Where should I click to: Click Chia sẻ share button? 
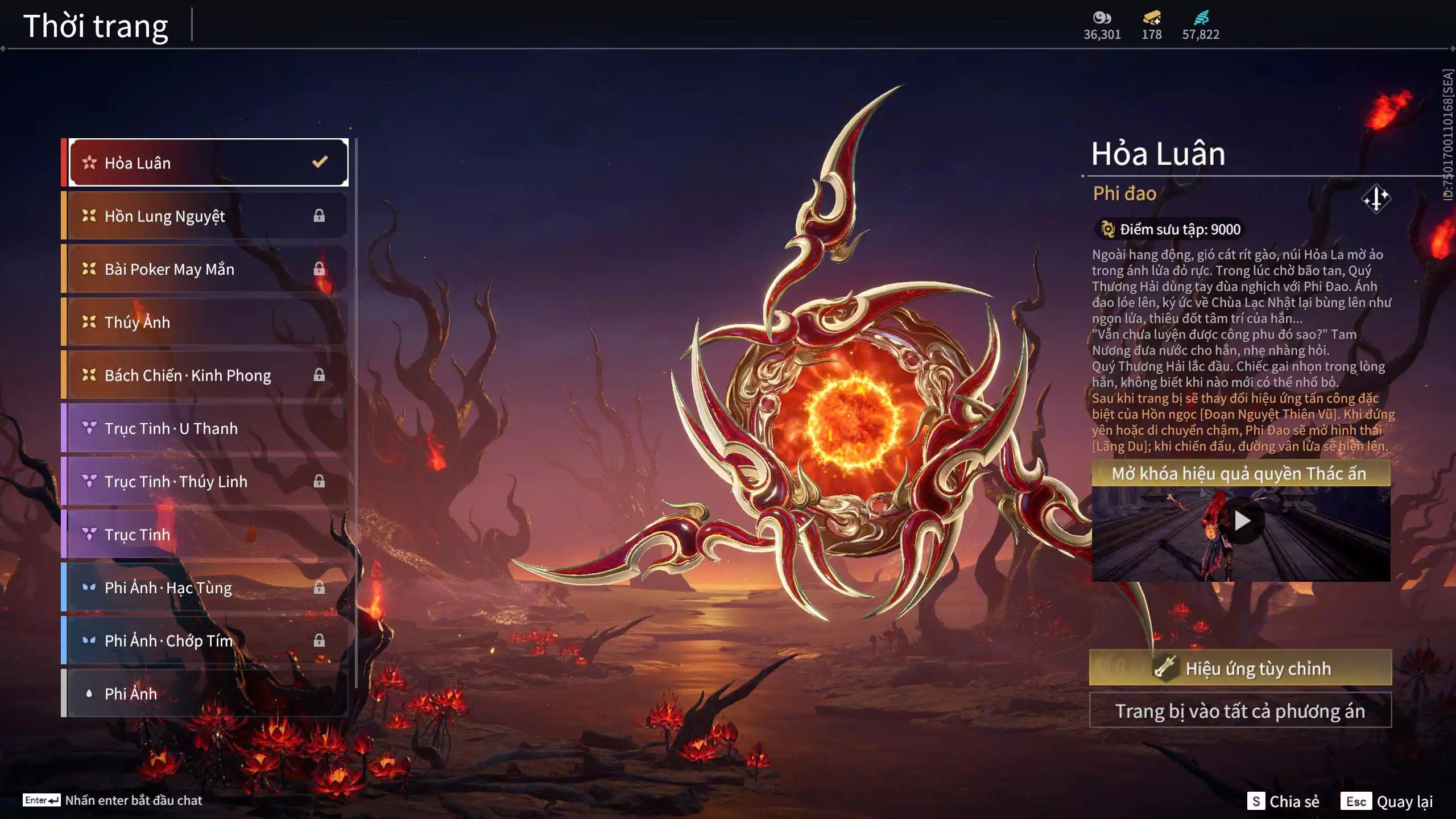(x=1284, y=801)
